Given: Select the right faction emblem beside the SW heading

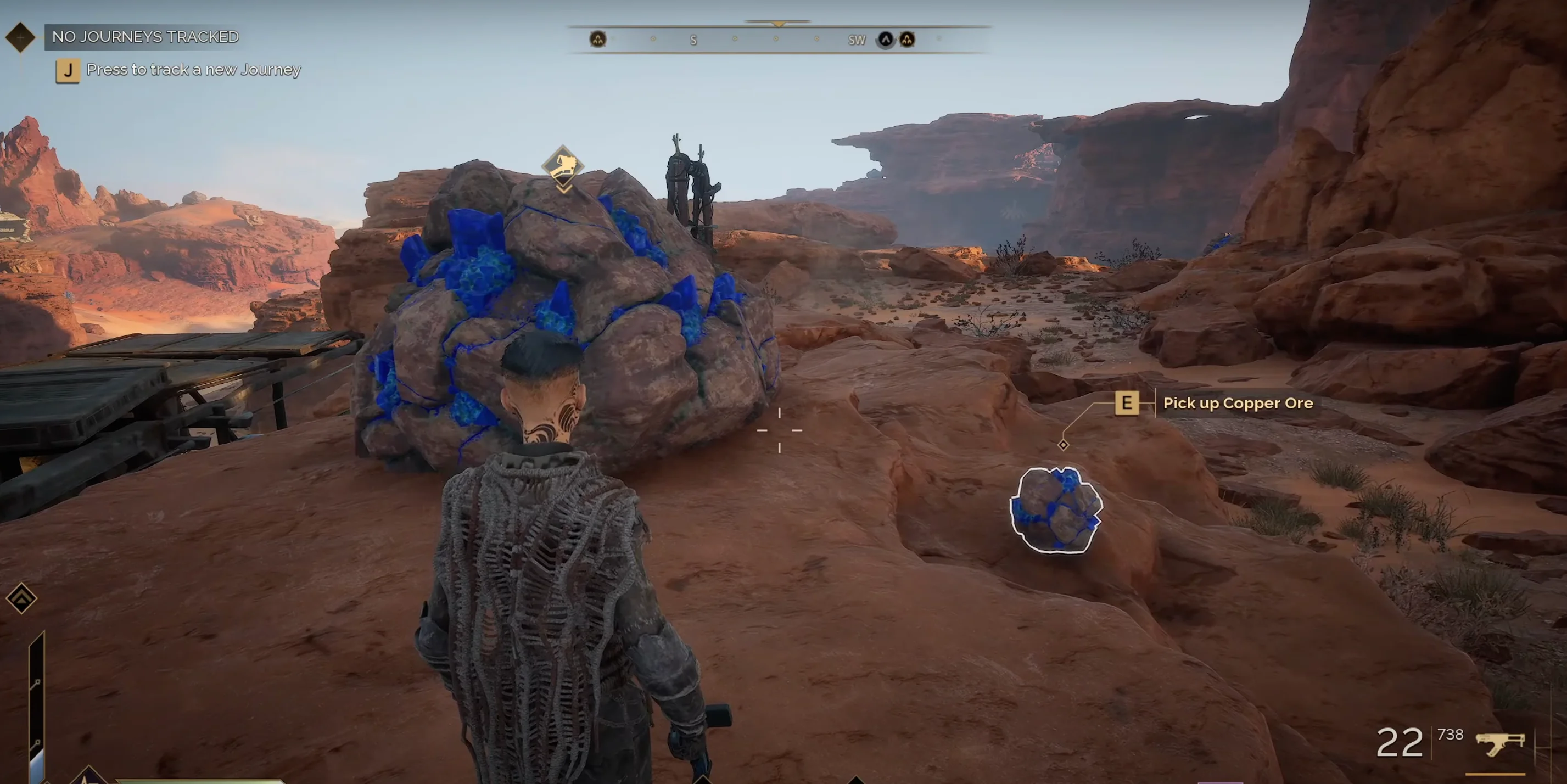Looking at the screenshot, I should point(909,39).
